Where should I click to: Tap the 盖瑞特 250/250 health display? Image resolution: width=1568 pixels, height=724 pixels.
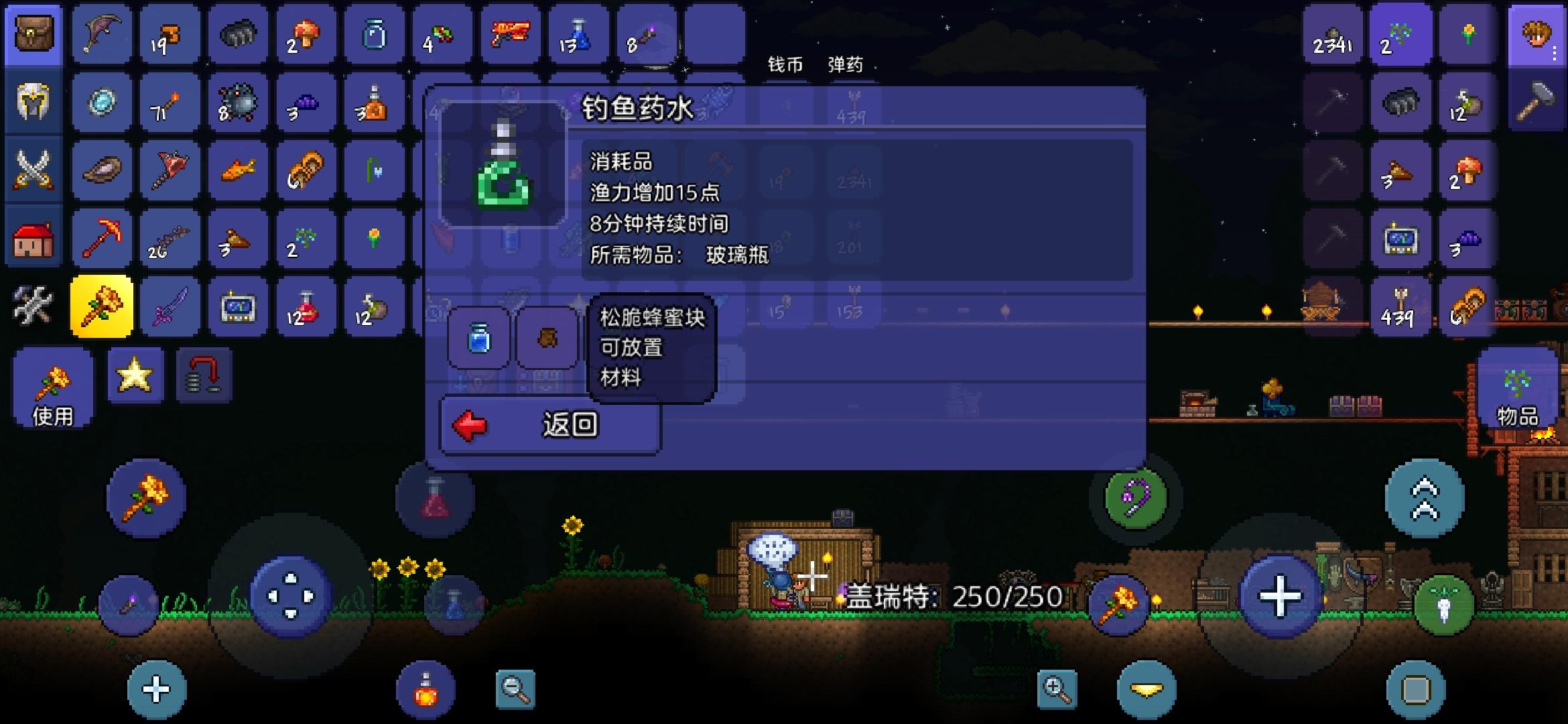tap(952, 594)
